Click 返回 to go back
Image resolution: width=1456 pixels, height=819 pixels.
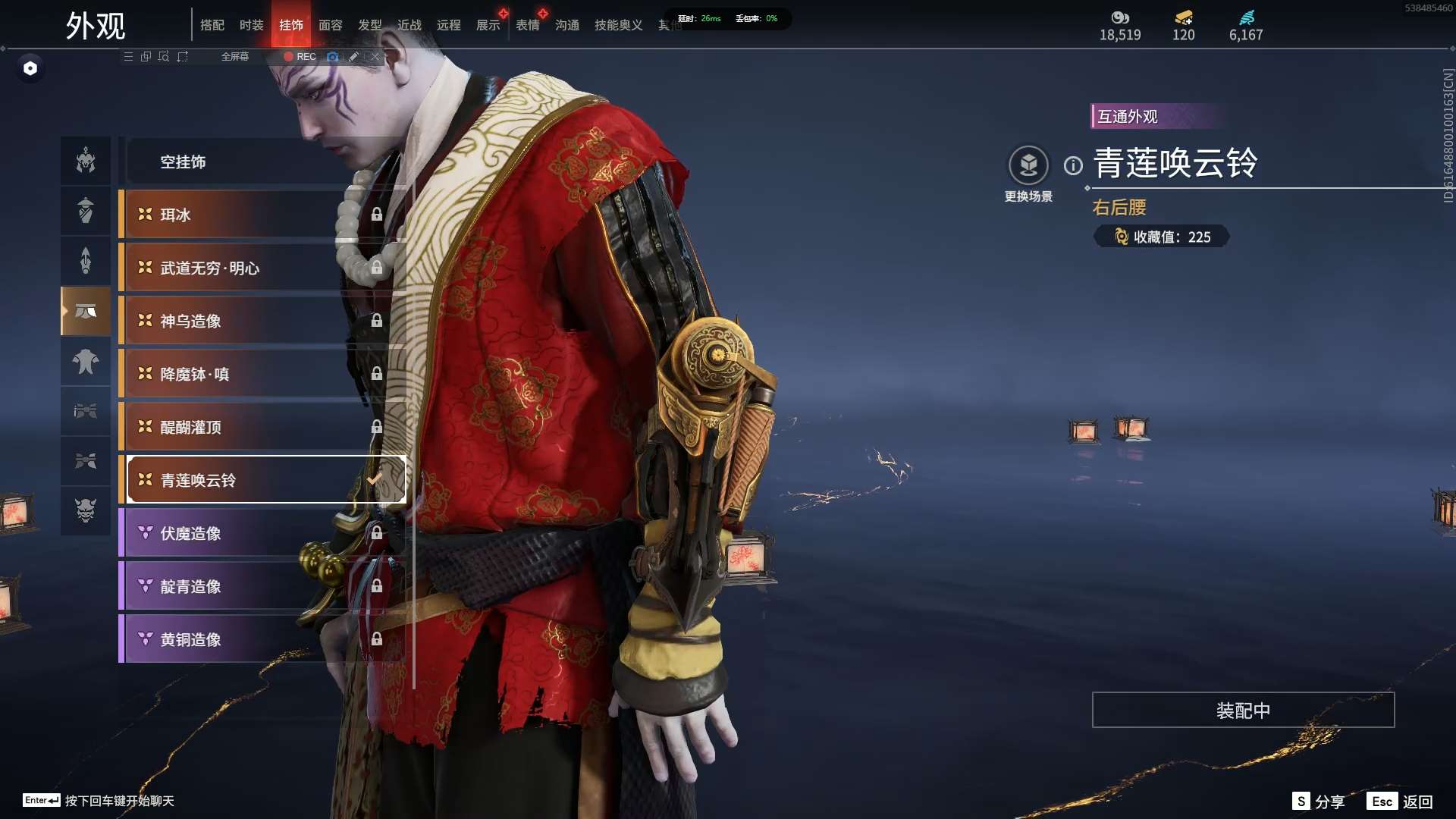click(x=1401, y=802)
